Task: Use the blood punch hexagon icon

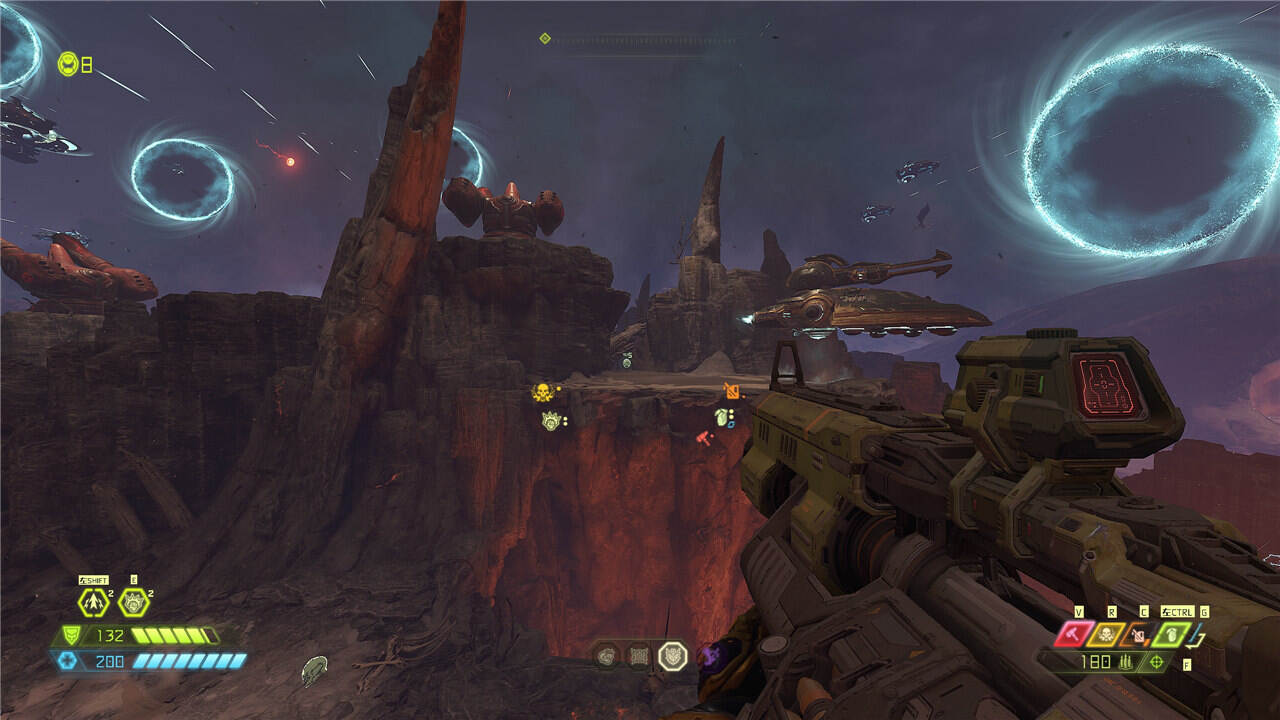Action: [x=133, y=602]
